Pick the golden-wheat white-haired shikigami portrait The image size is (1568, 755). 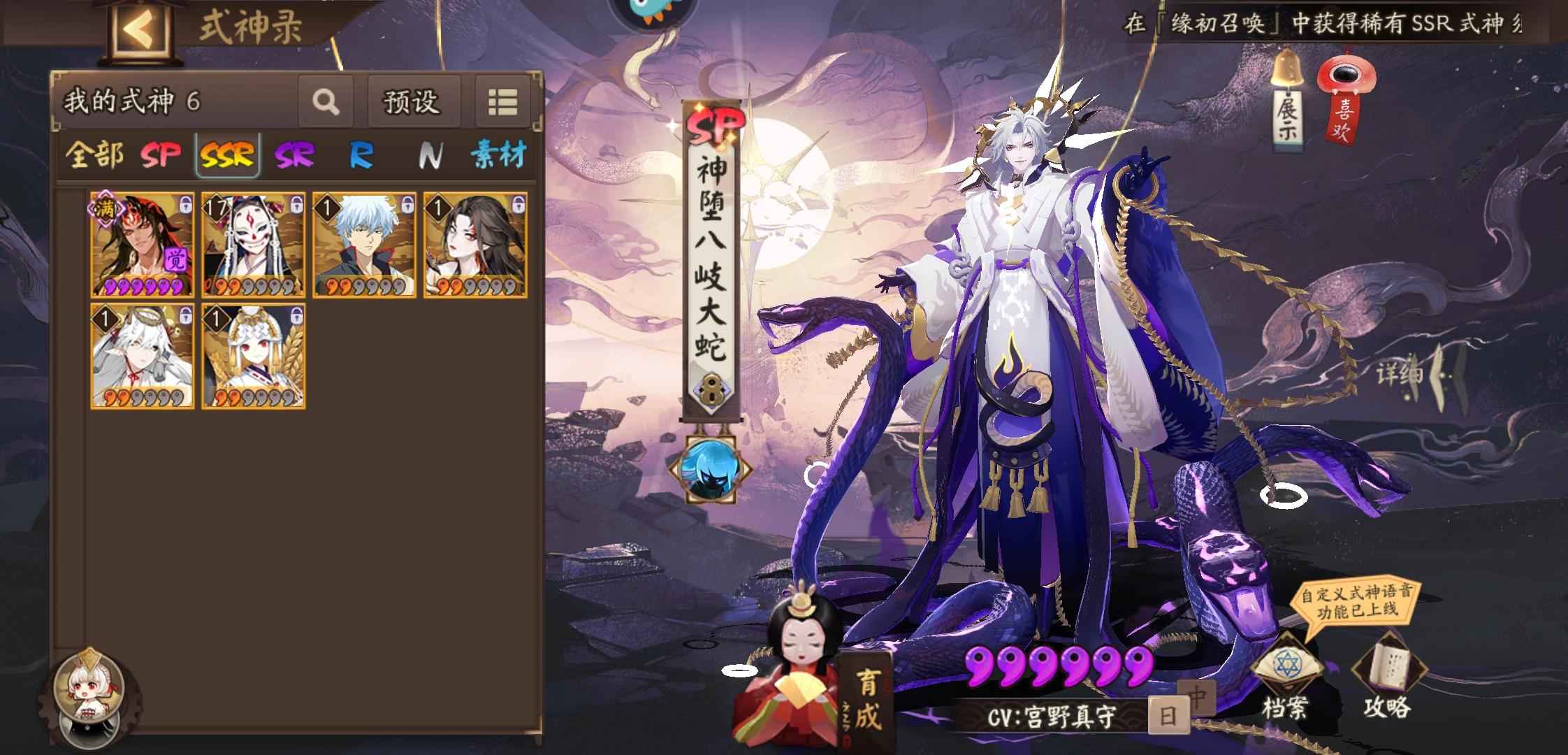pyautogui.click(x=254, y=356)
